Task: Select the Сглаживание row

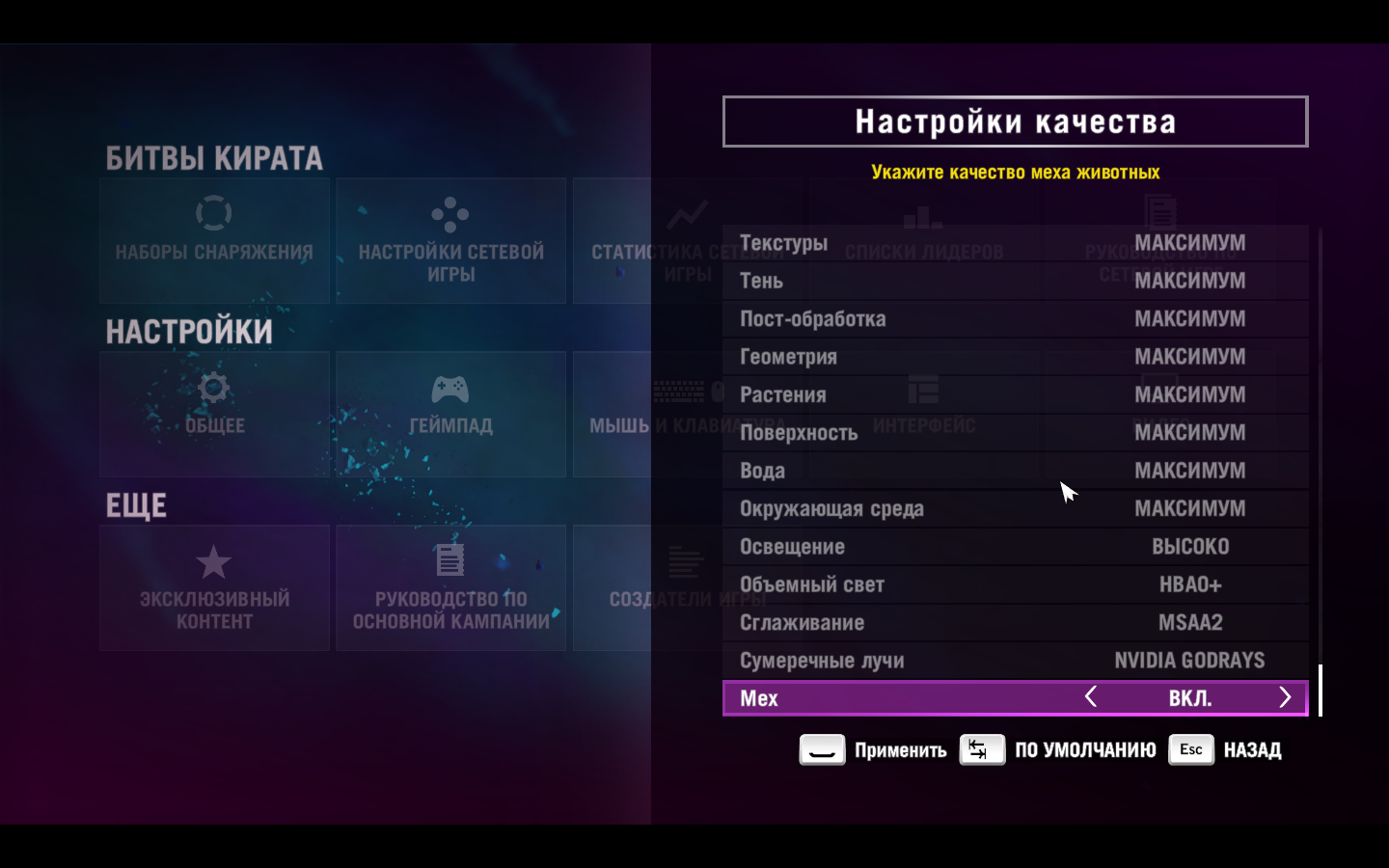Action: (1015, 623)
